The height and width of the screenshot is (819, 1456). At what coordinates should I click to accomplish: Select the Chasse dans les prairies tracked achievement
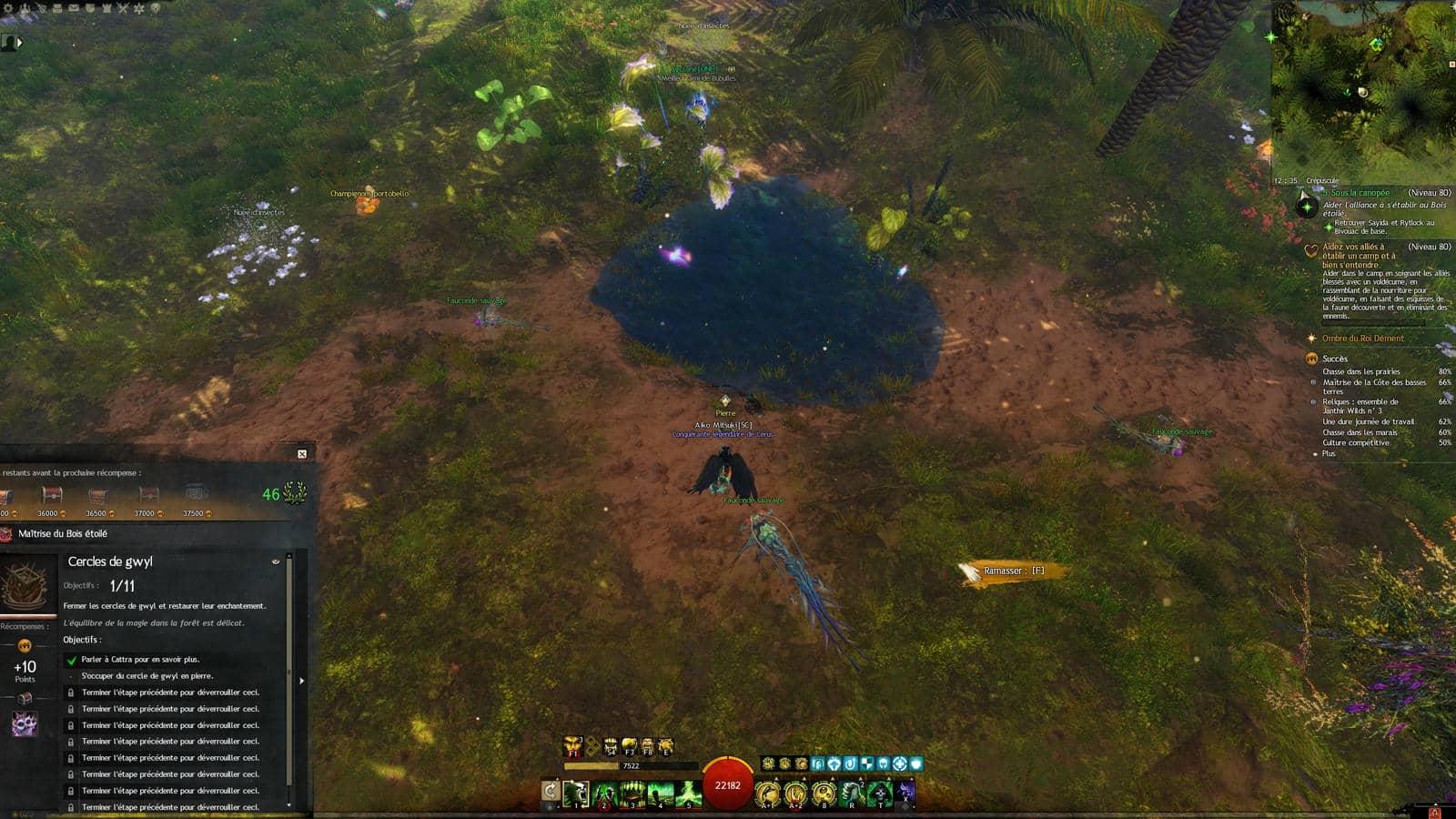[1360, 371]
